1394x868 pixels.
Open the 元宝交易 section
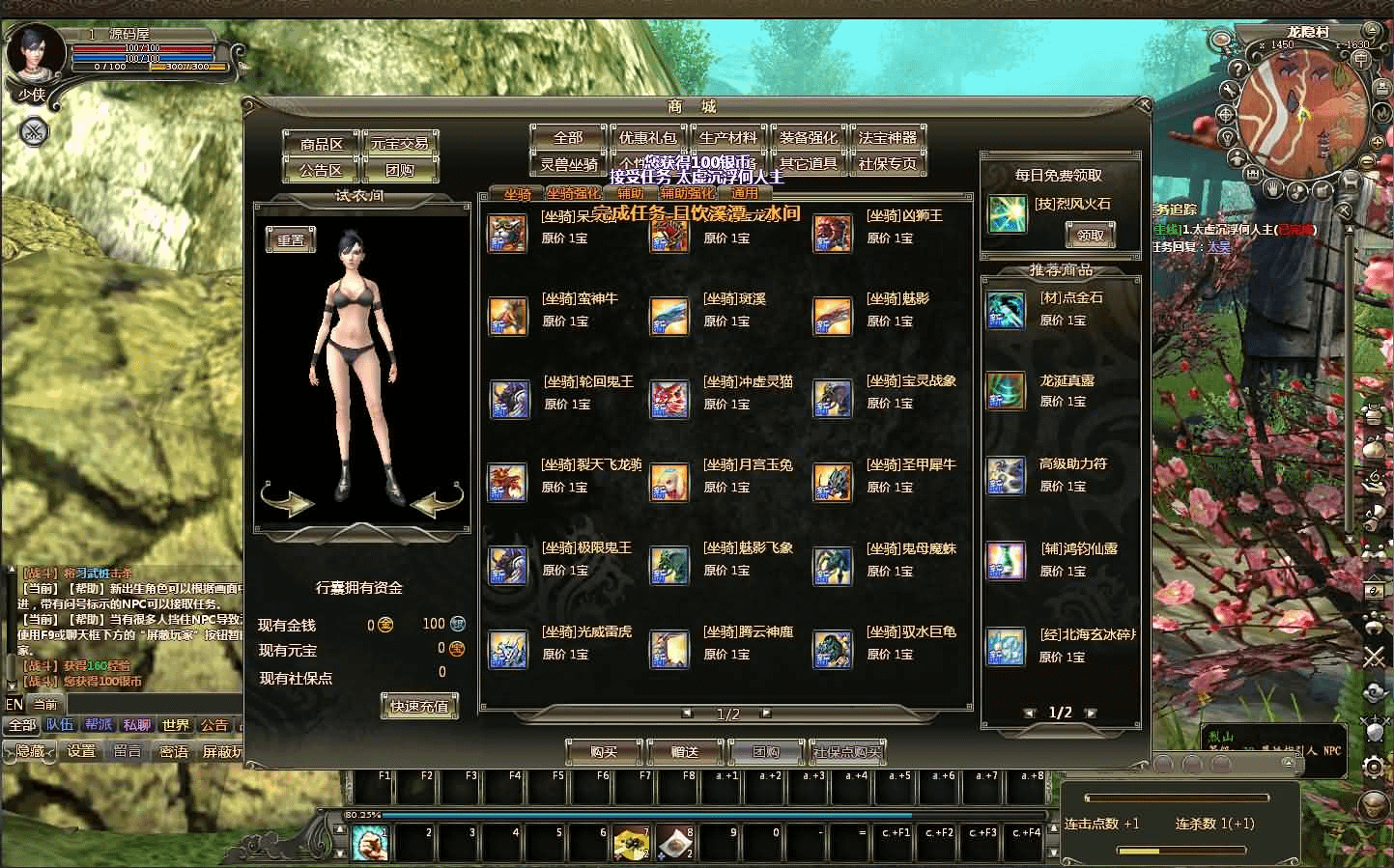400,144
